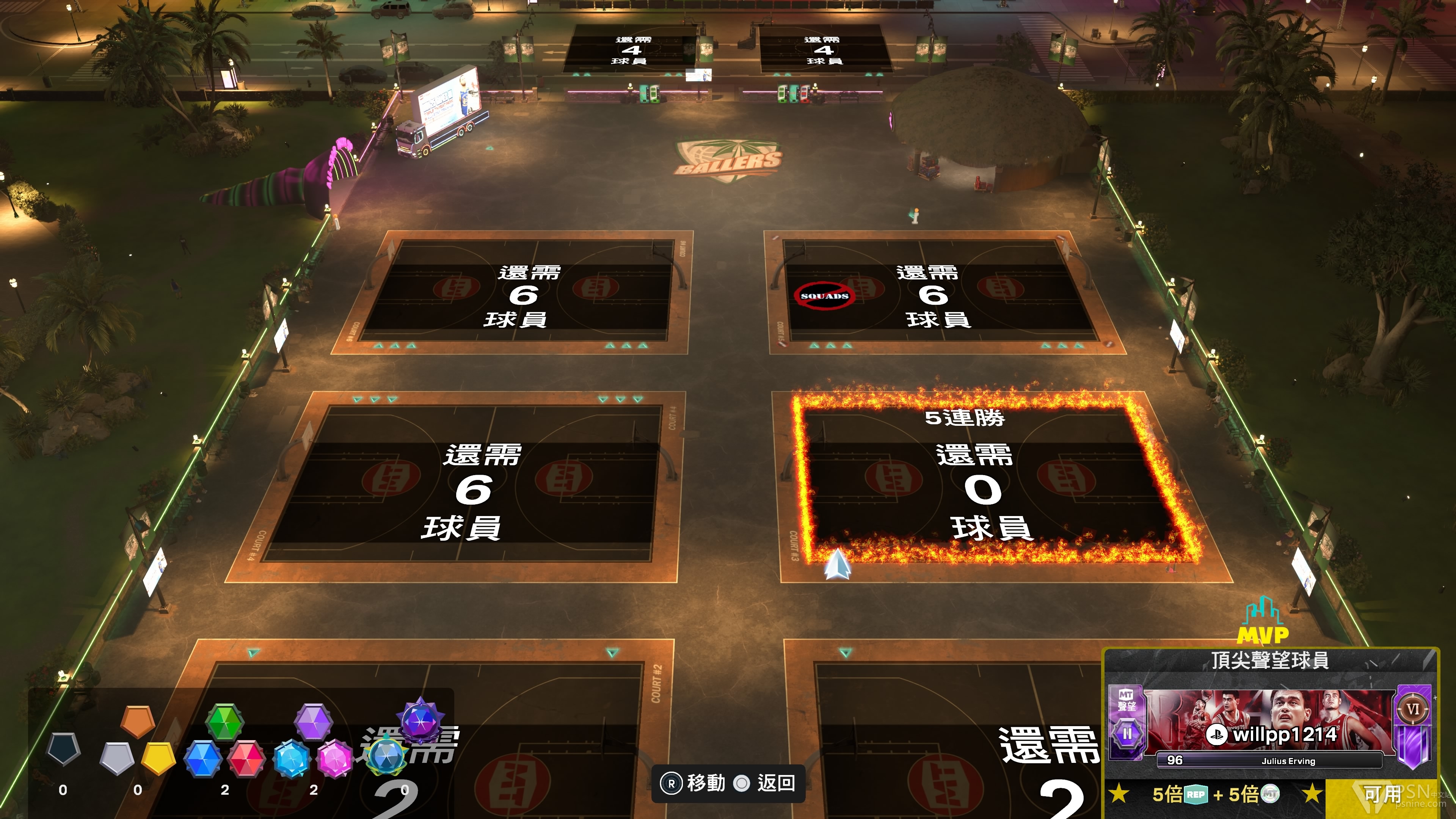Select the yellow 可用 status label
Image resolution: width=1456 pixels, height=819 pixels.
click(1382, 795)
